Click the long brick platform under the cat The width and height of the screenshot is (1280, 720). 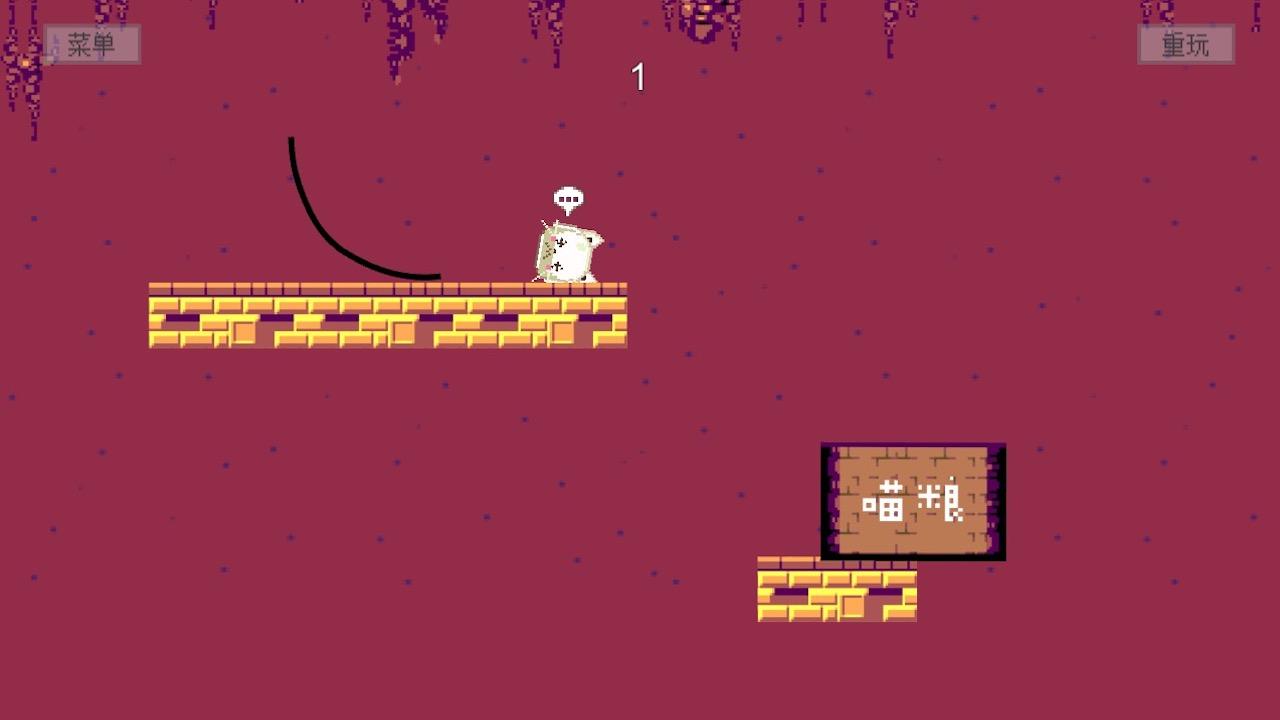pos(390,315)
